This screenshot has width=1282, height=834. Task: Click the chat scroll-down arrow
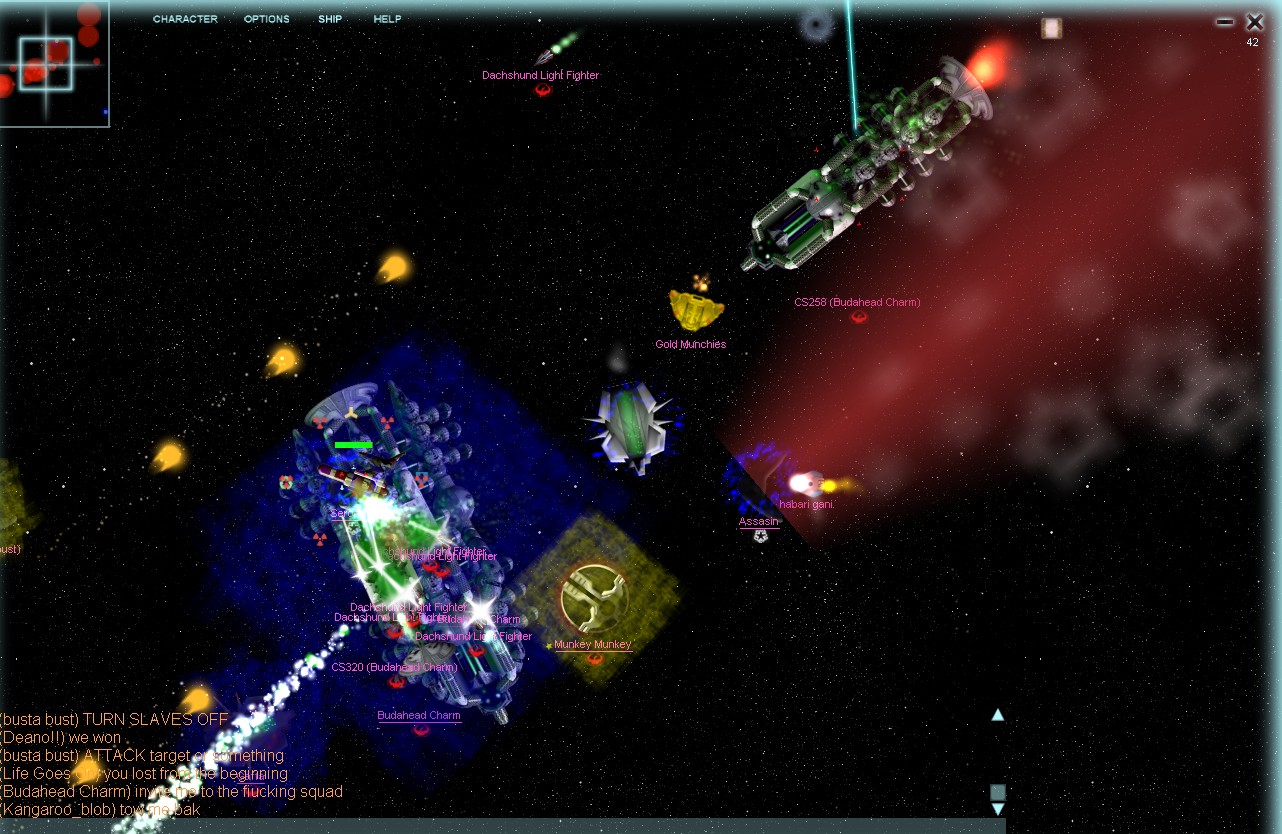pyautogui.click(x=997, y=809)
